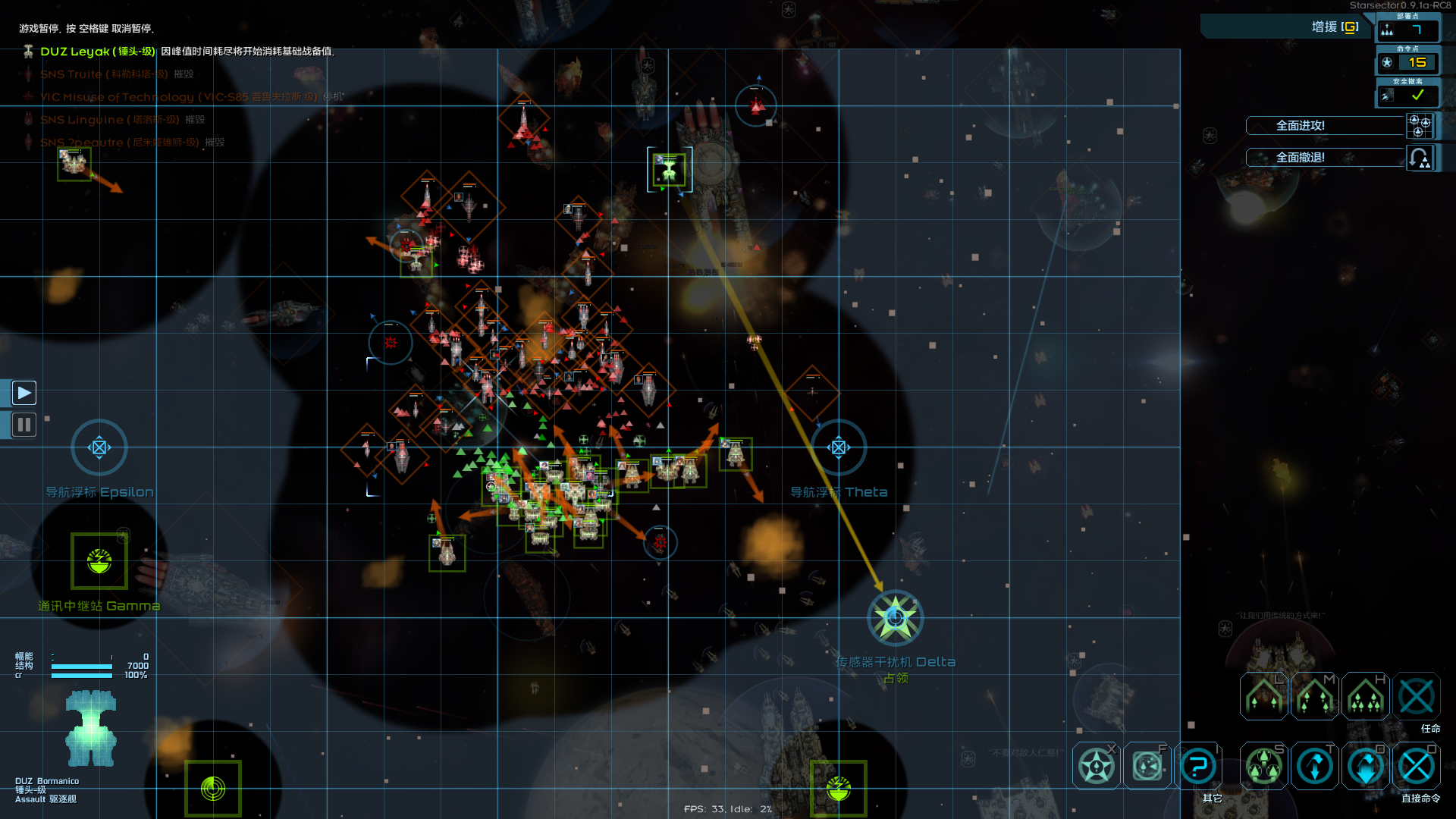Toggle the 安全撤离 safe retreat checkmark
The image size is (1456, 819).
(1417, 96)
